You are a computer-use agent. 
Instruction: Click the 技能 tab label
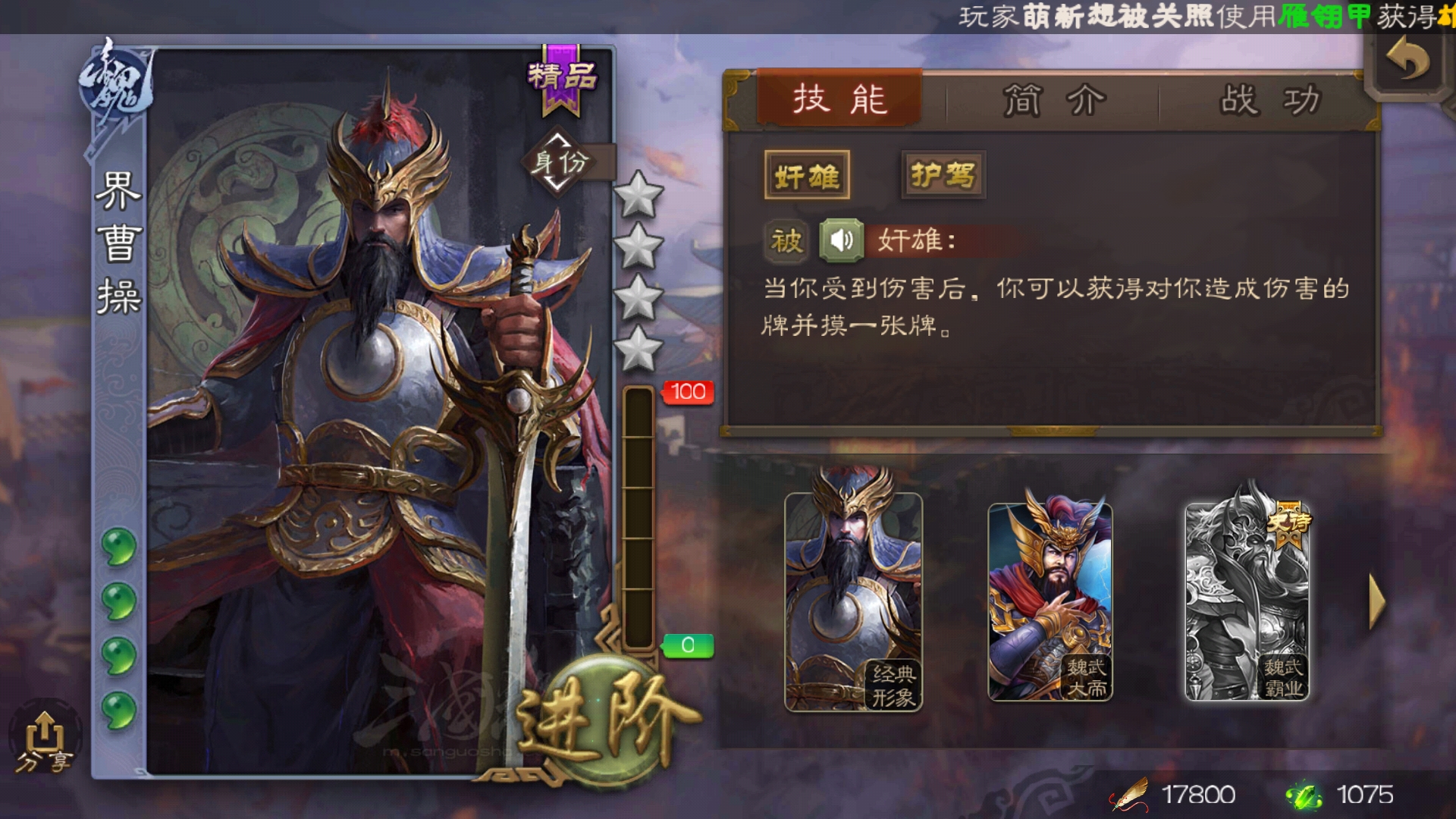(x=839, y=98)
